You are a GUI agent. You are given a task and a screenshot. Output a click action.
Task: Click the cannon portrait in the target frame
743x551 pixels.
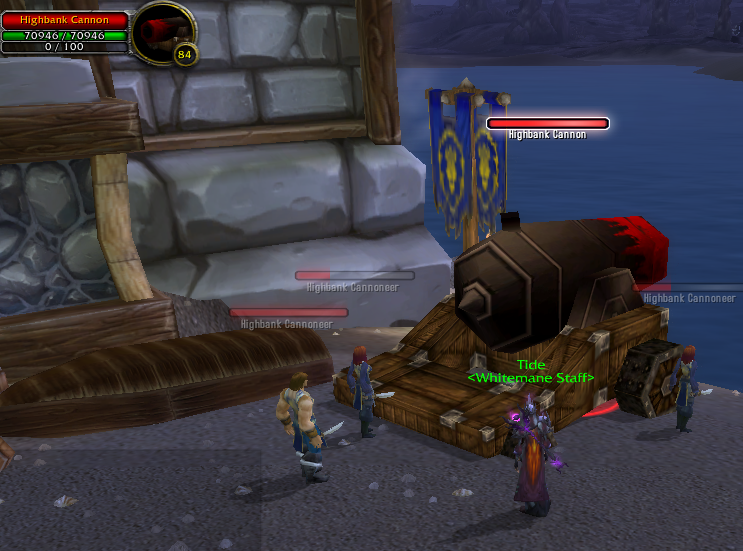coord(163,31)
